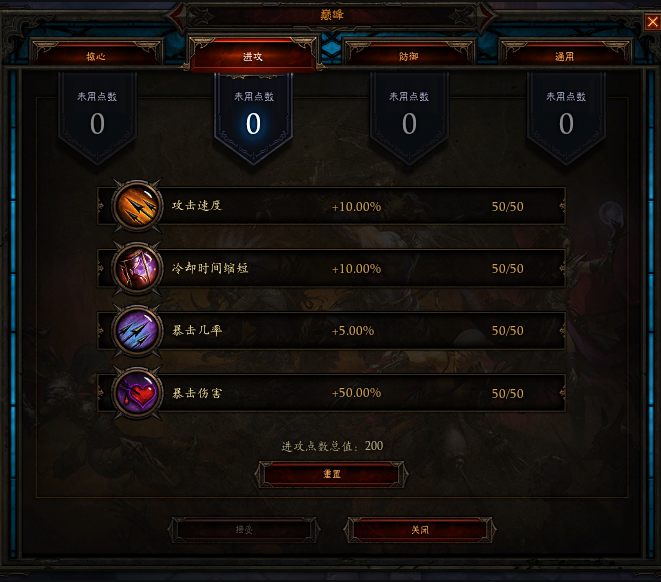The height and width of the screenshot is (582, 661).
Task: Select the 暴击几率 critical chance icon
Action: coord(134,330)
